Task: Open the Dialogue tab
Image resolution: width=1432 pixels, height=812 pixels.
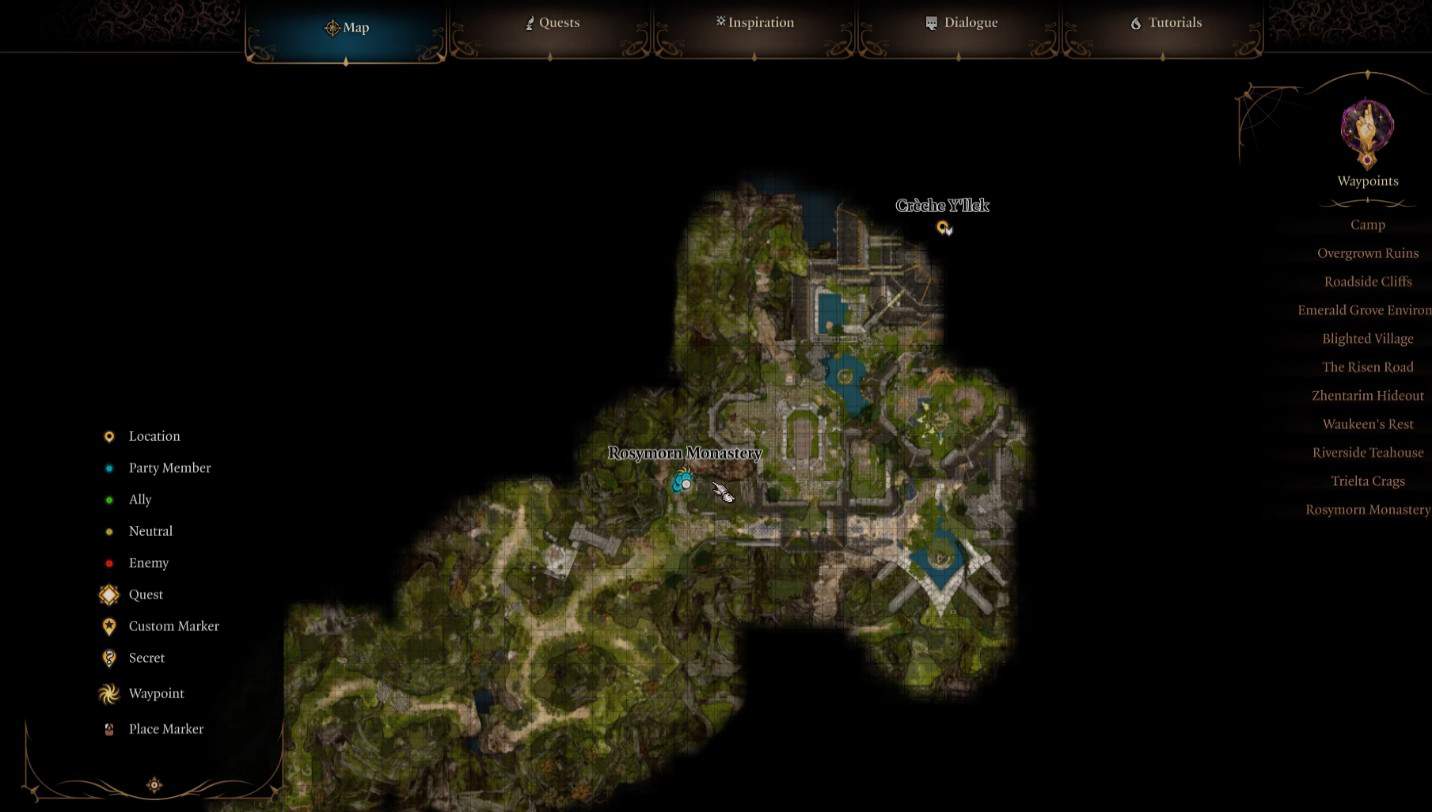Action: 961,22
